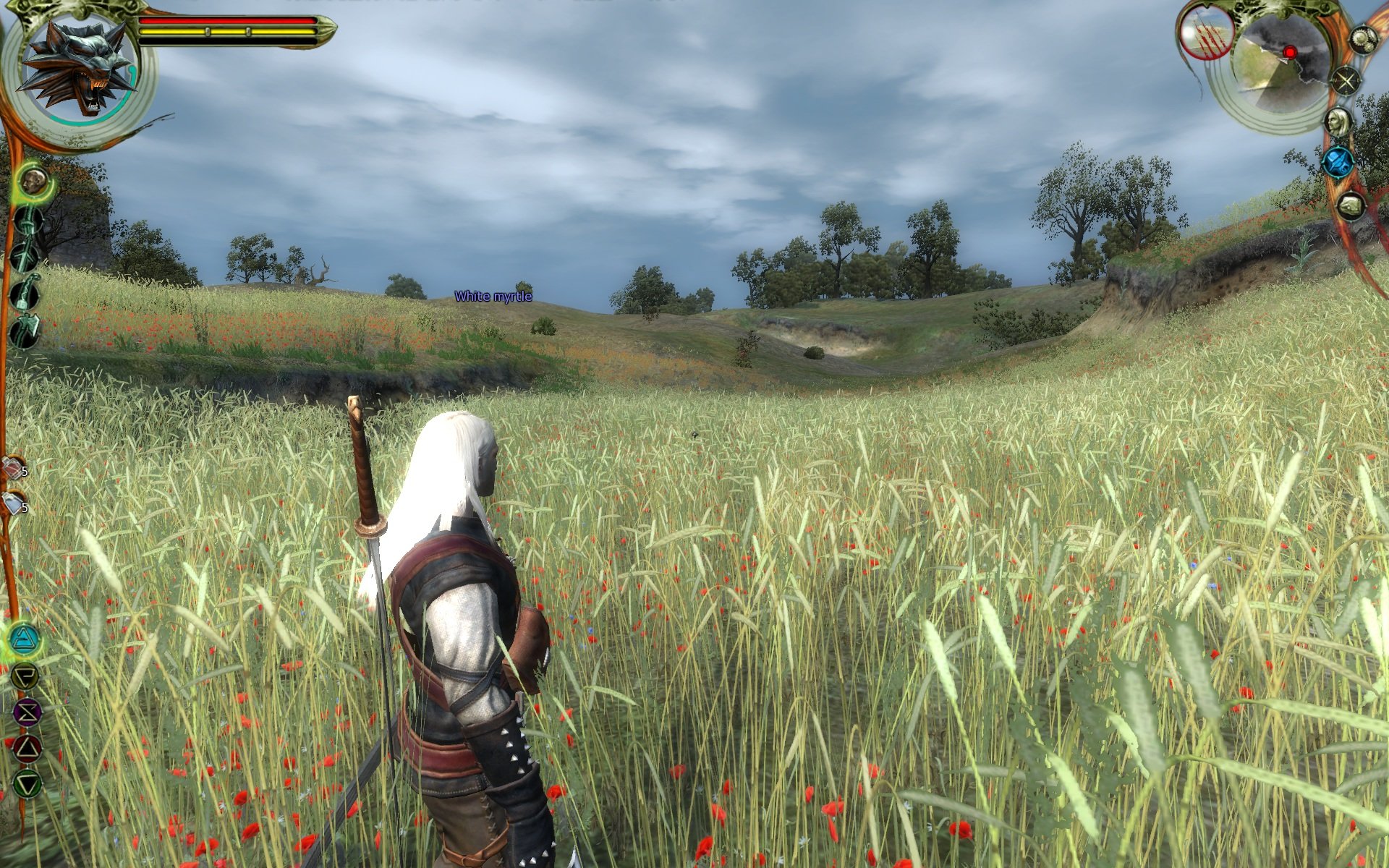The image size is (1389, 868).
Task: Click the stone fist button
Action: 1350,207
